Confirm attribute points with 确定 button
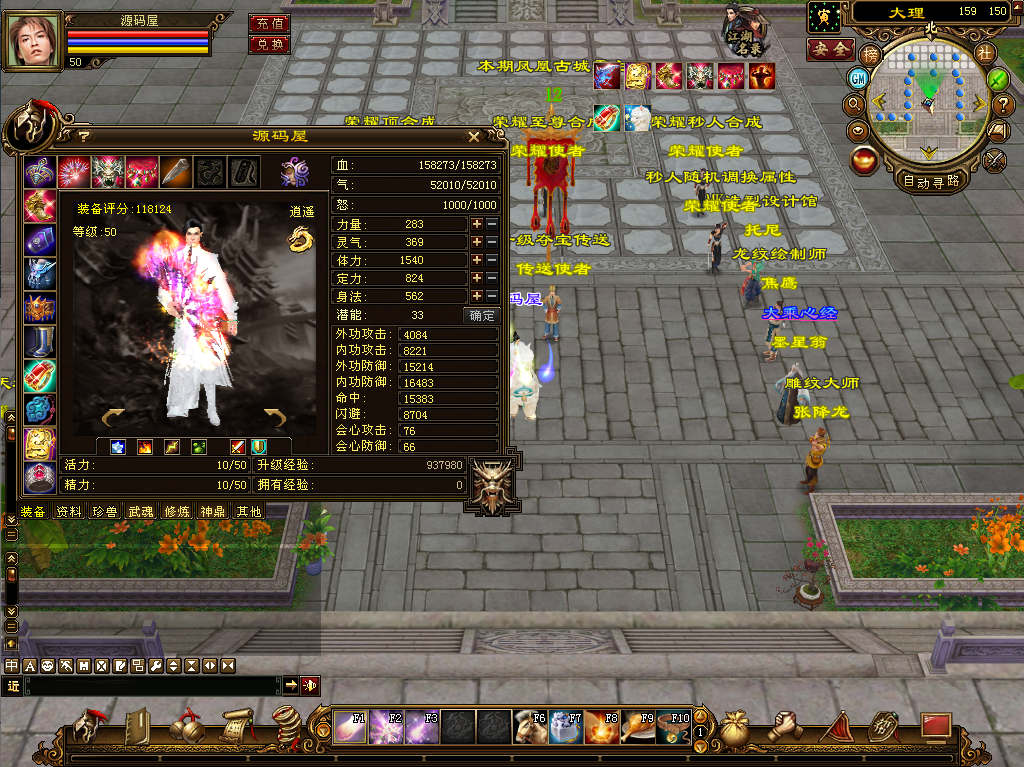 coord(482,315)
